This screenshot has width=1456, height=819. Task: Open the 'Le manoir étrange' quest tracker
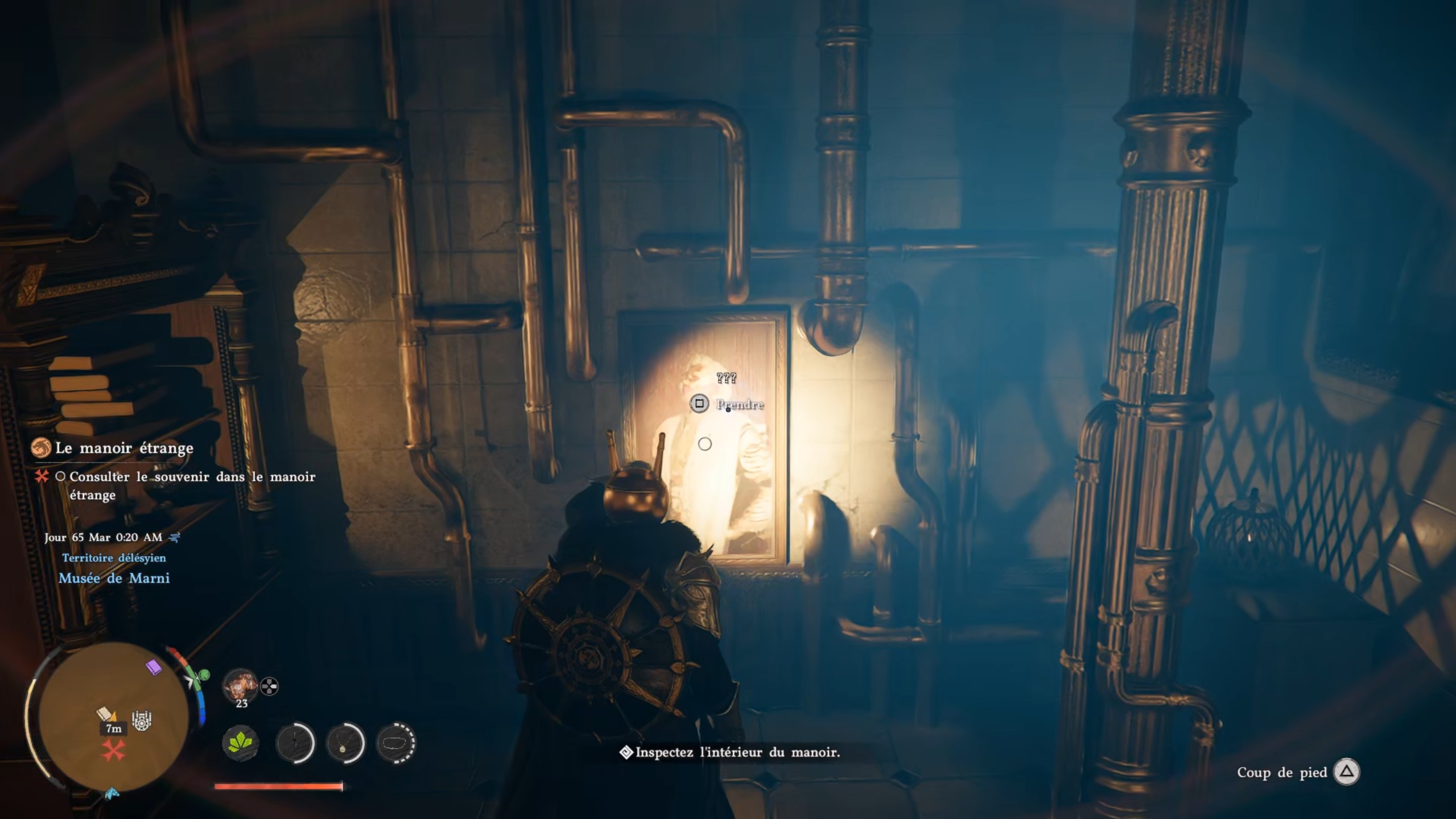click(123, 448)
